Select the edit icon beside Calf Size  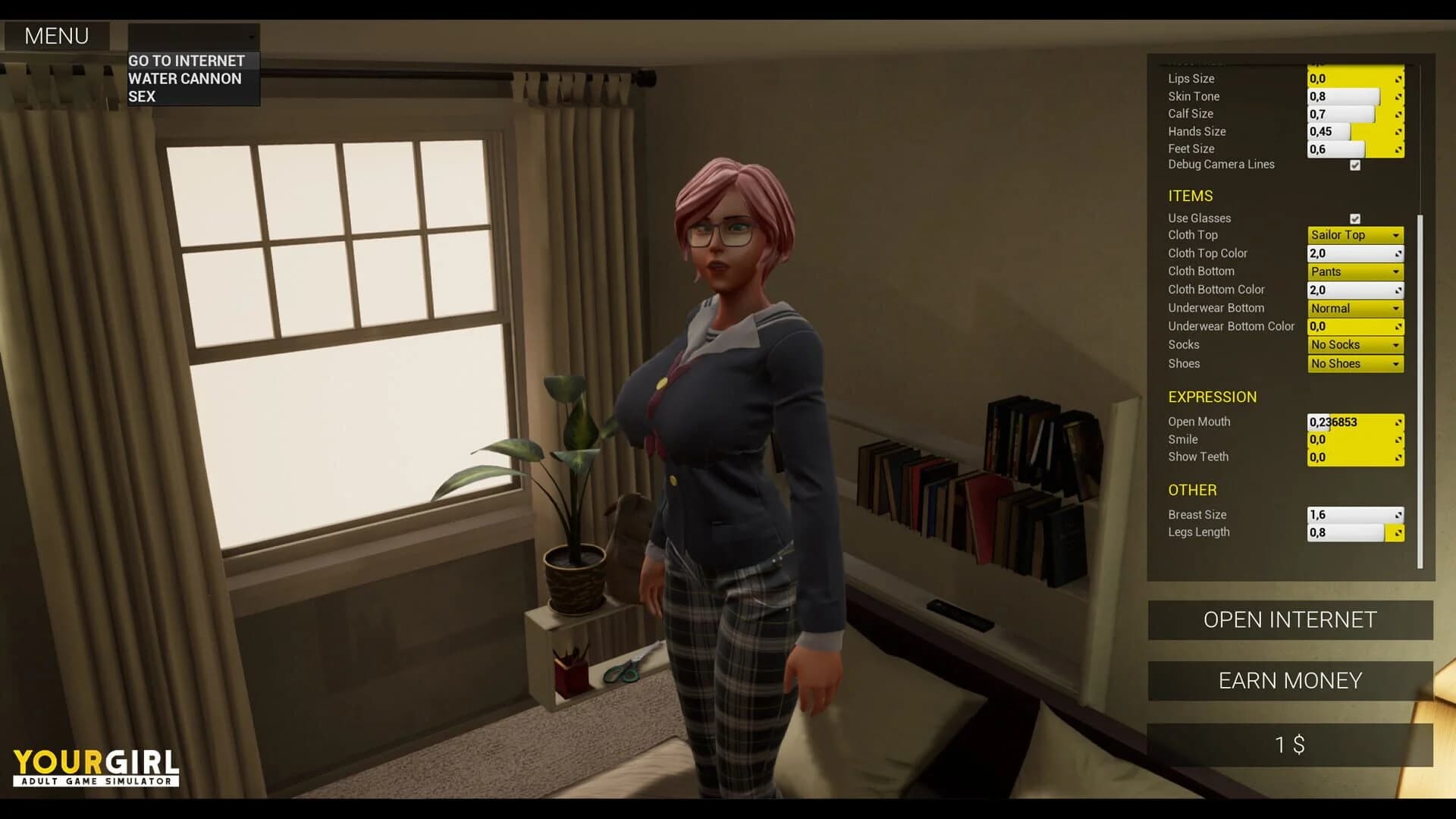tap(1399, 114)
